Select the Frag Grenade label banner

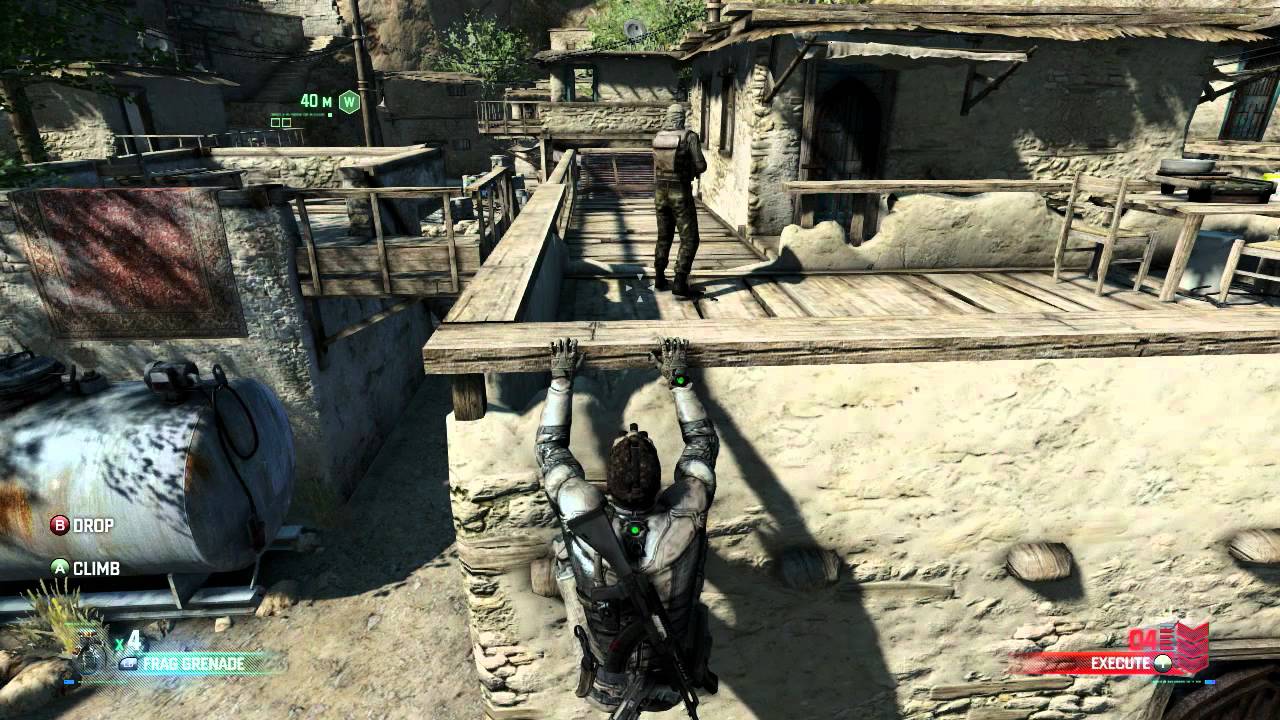(x=192, y=663)
